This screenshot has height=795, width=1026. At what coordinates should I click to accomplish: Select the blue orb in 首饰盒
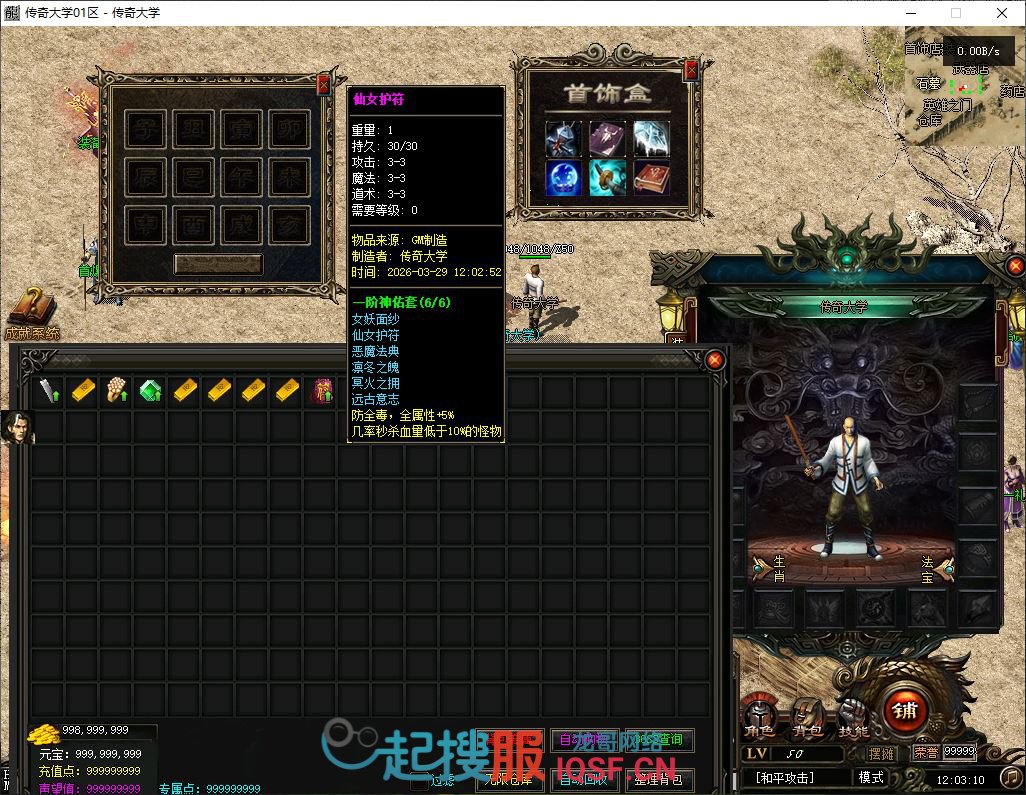point(563,179)
